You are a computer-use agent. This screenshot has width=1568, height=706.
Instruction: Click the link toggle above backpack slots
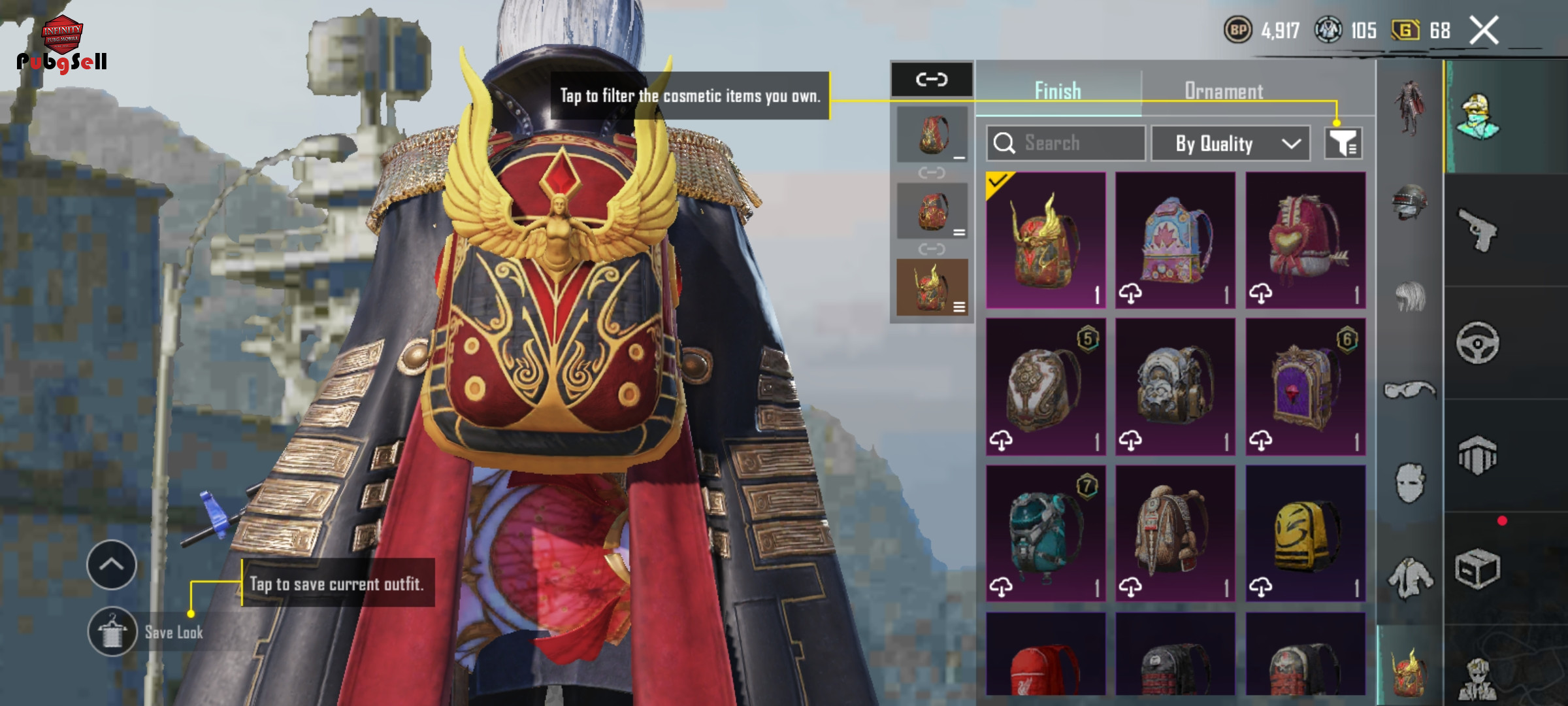932,80
